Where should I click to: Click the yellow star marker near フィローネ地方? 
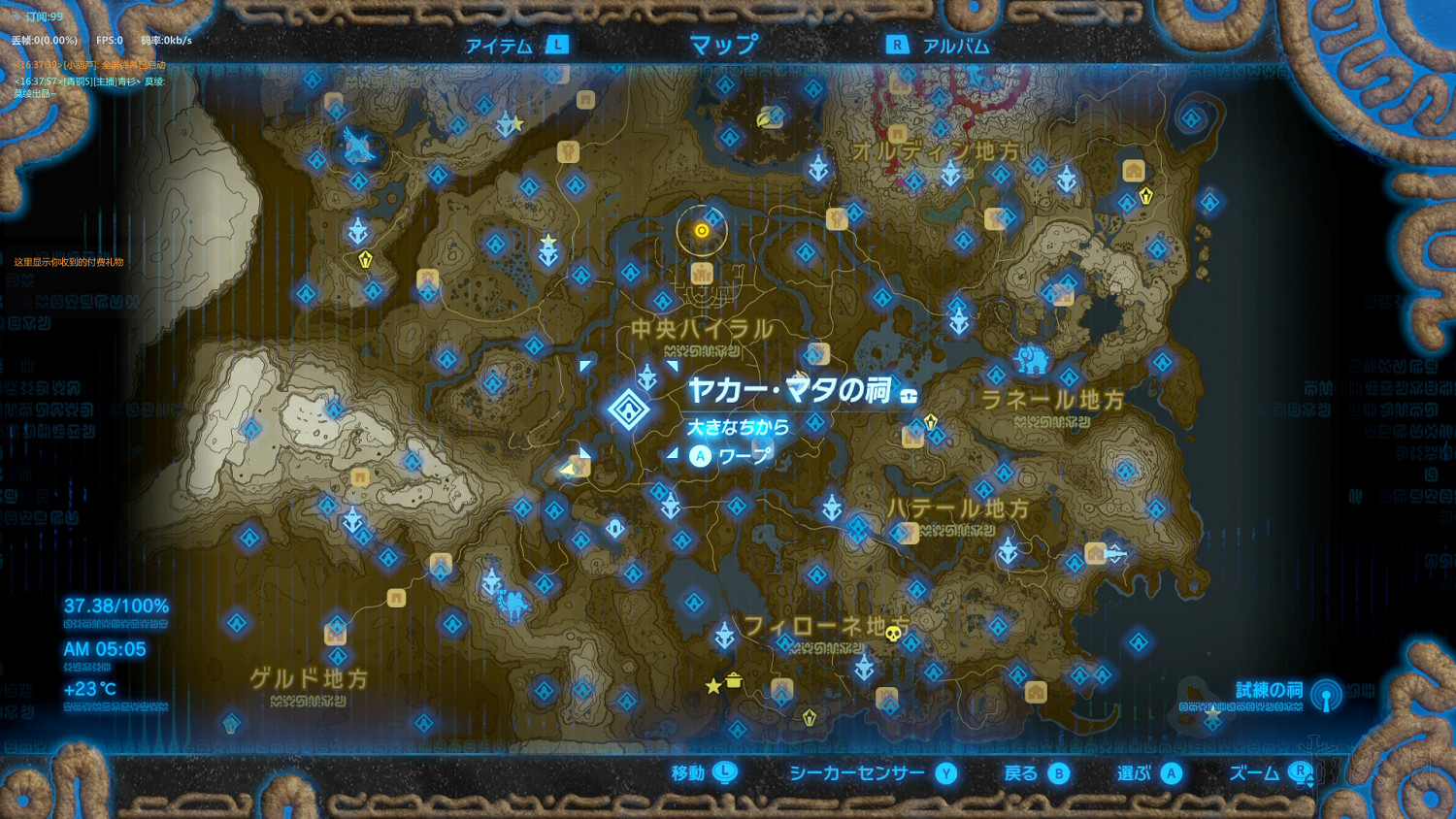(713, 686)
